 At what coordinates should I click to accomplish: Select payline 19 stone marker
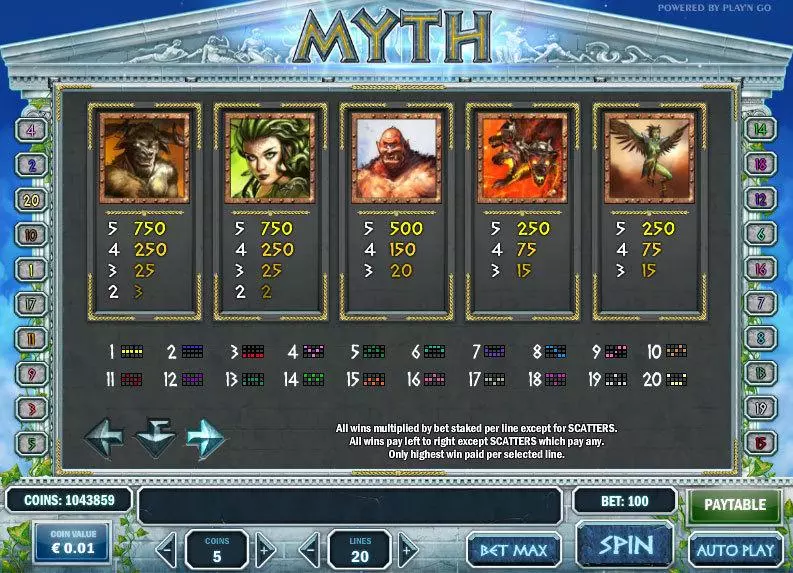(761, 407)
